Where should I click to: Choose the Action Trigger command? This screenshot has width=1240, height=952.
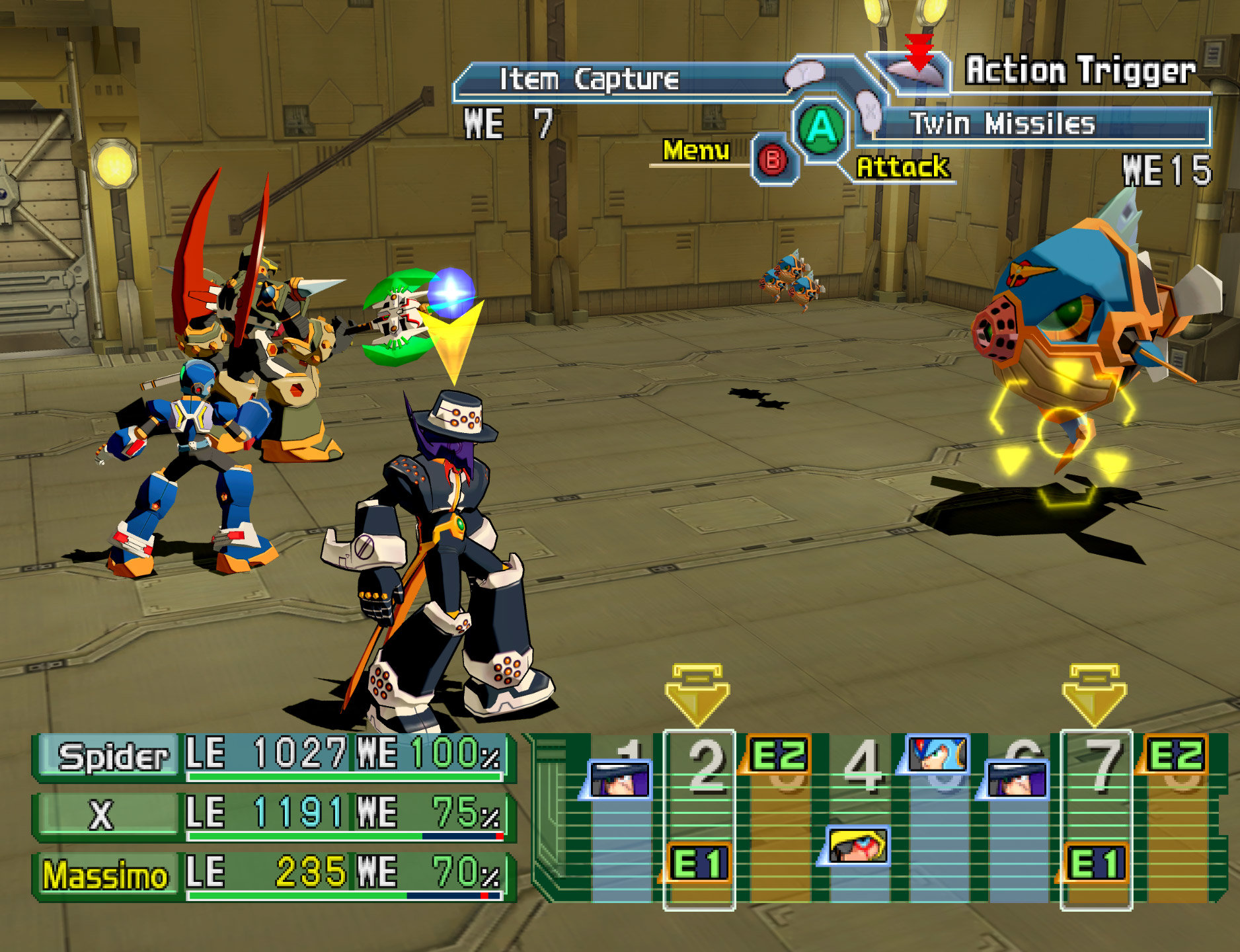pyautogui.click(x=1079, y=70)
